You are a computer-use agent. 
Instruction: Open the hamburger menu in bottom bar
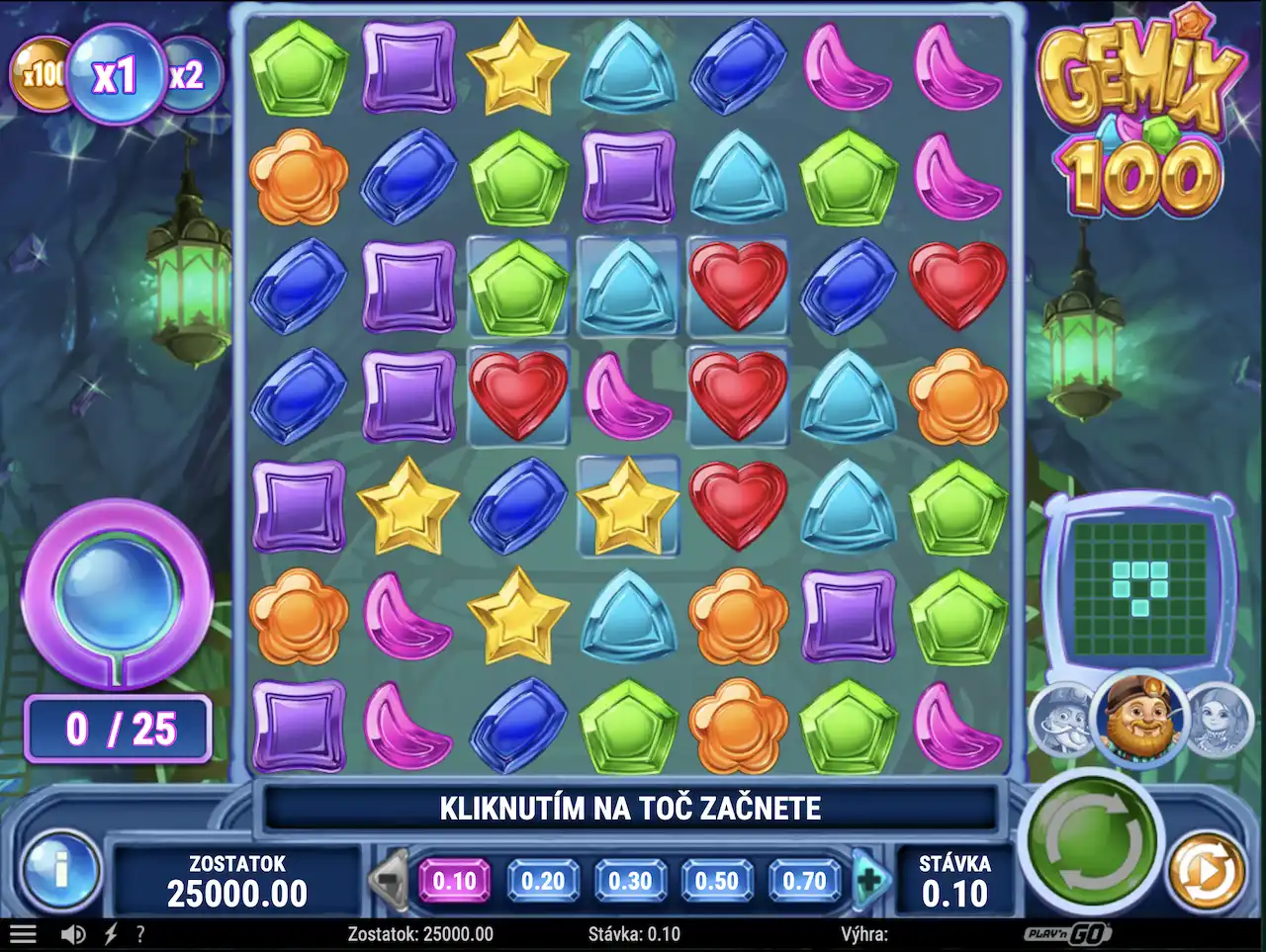coord(23,934)
